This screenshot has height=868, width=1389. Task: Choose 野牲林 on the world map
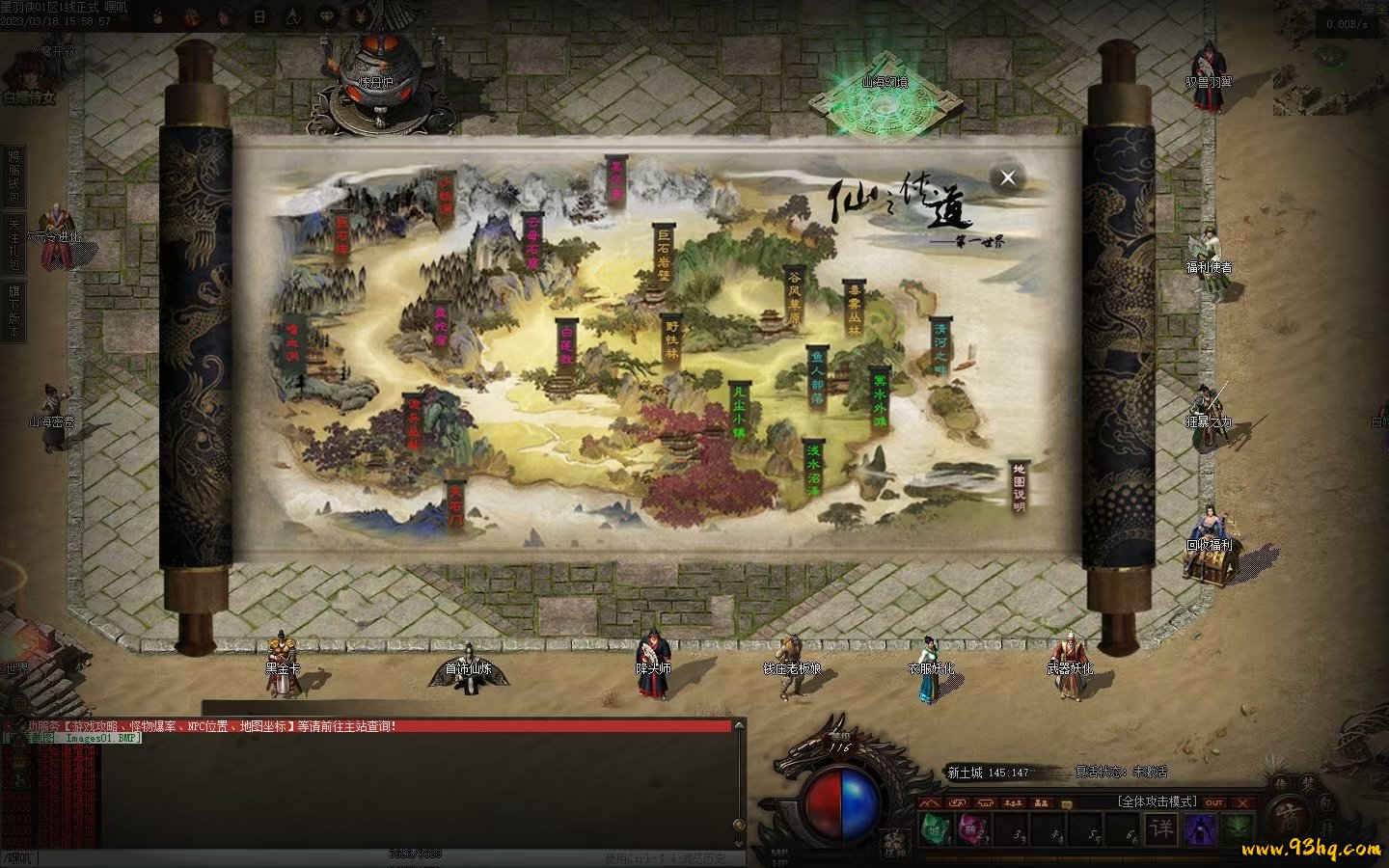point(671,339)
